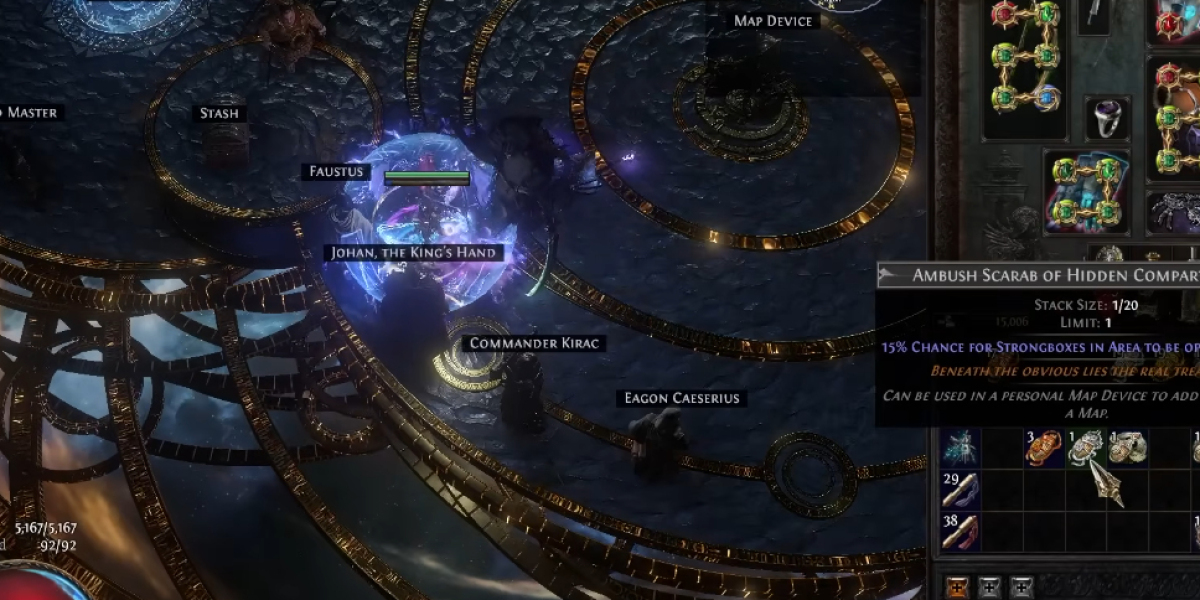Image resolution: width=1200 pixels, height=600 pixels.
Task: Pick the Ambush Scarab of Hidden Compartments
Action: pos(1085,449)
